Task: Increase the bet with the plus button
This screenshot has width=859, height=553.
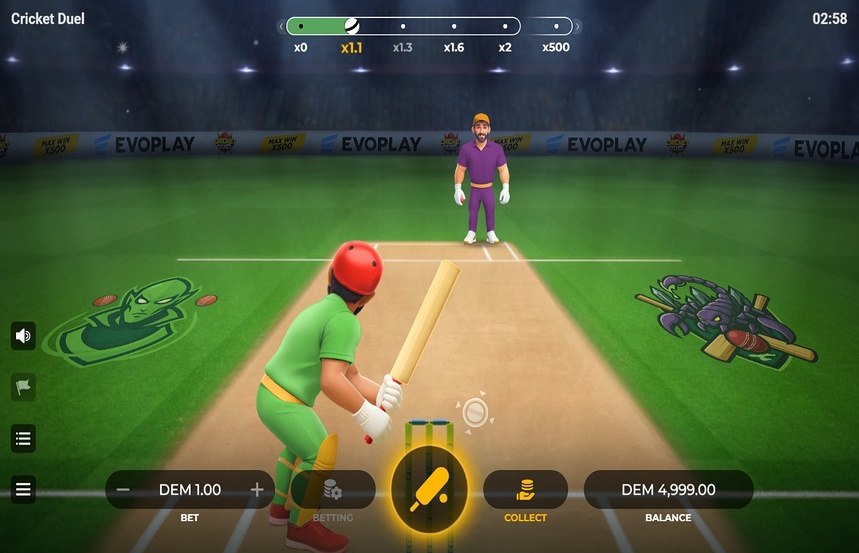Action: (x=257, y=490)
